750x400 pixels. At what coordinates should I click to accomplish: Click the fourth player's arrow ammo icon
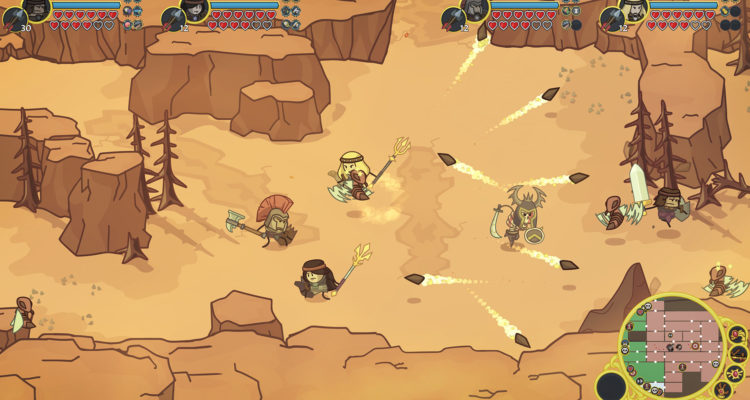pyautogui.click(x=611, y=18)
